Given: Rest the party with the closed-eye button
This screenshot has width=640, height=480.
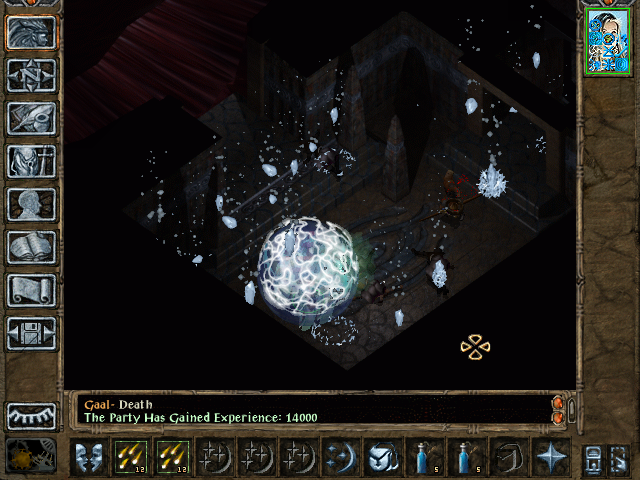Looking at the screenshot, I should (32, 415).
